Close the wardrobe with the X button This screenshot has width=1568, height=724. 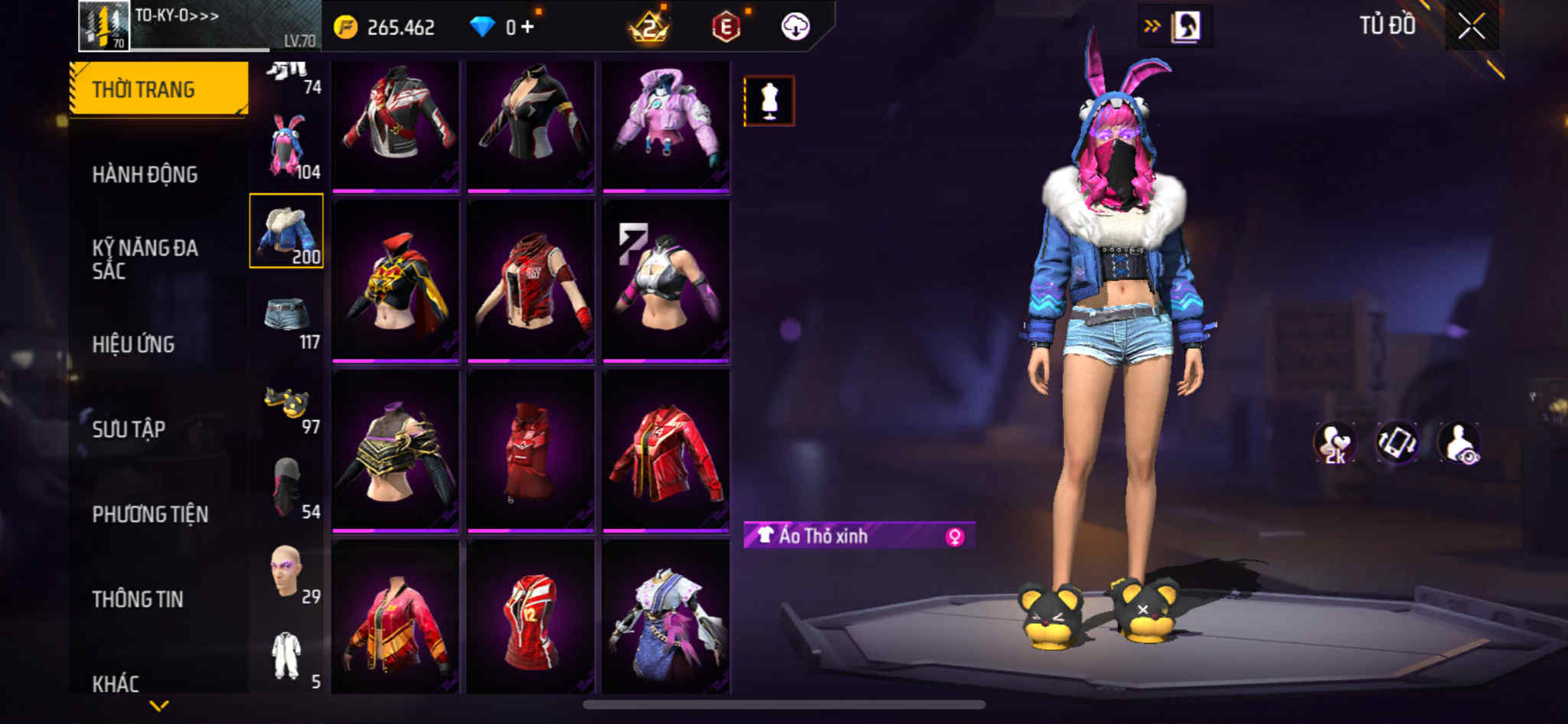click(x=1471, y=27)
